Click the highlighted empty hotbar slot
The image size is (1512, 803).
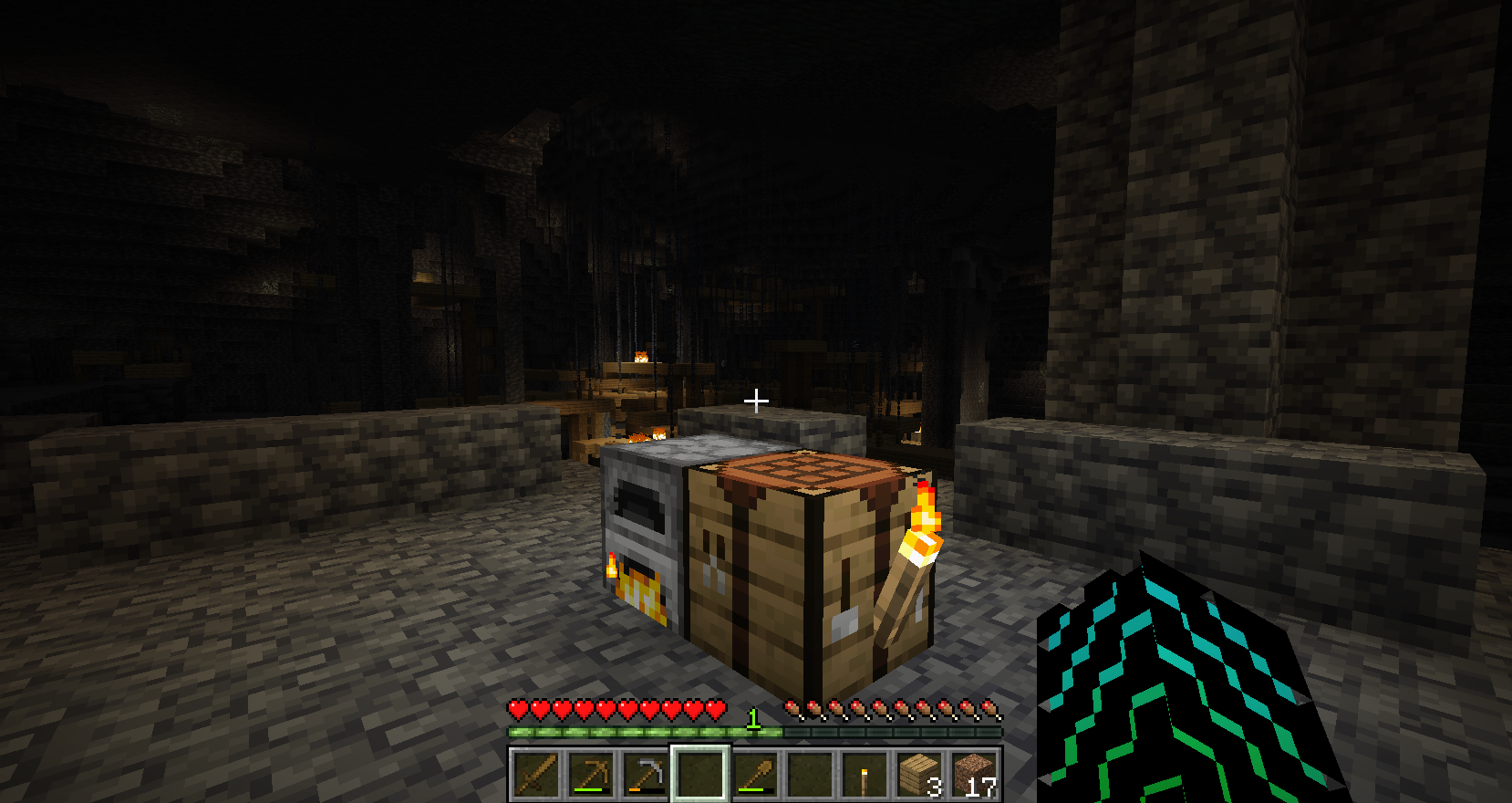click(x=699, y=774)
